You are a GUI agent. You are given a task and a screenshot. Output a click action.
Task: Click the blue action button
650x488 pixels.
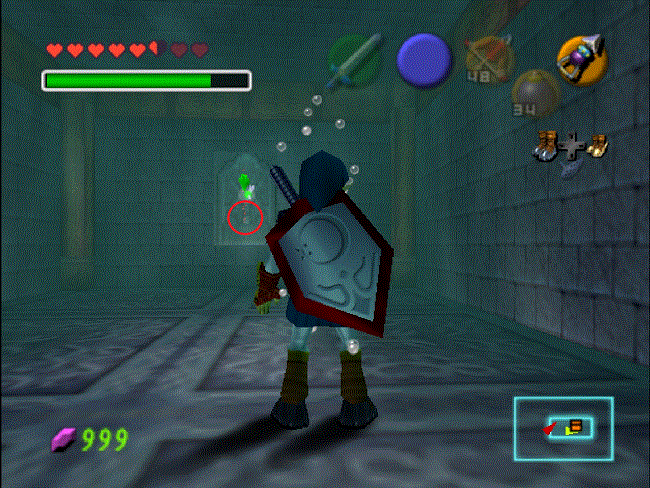[424, 59]
